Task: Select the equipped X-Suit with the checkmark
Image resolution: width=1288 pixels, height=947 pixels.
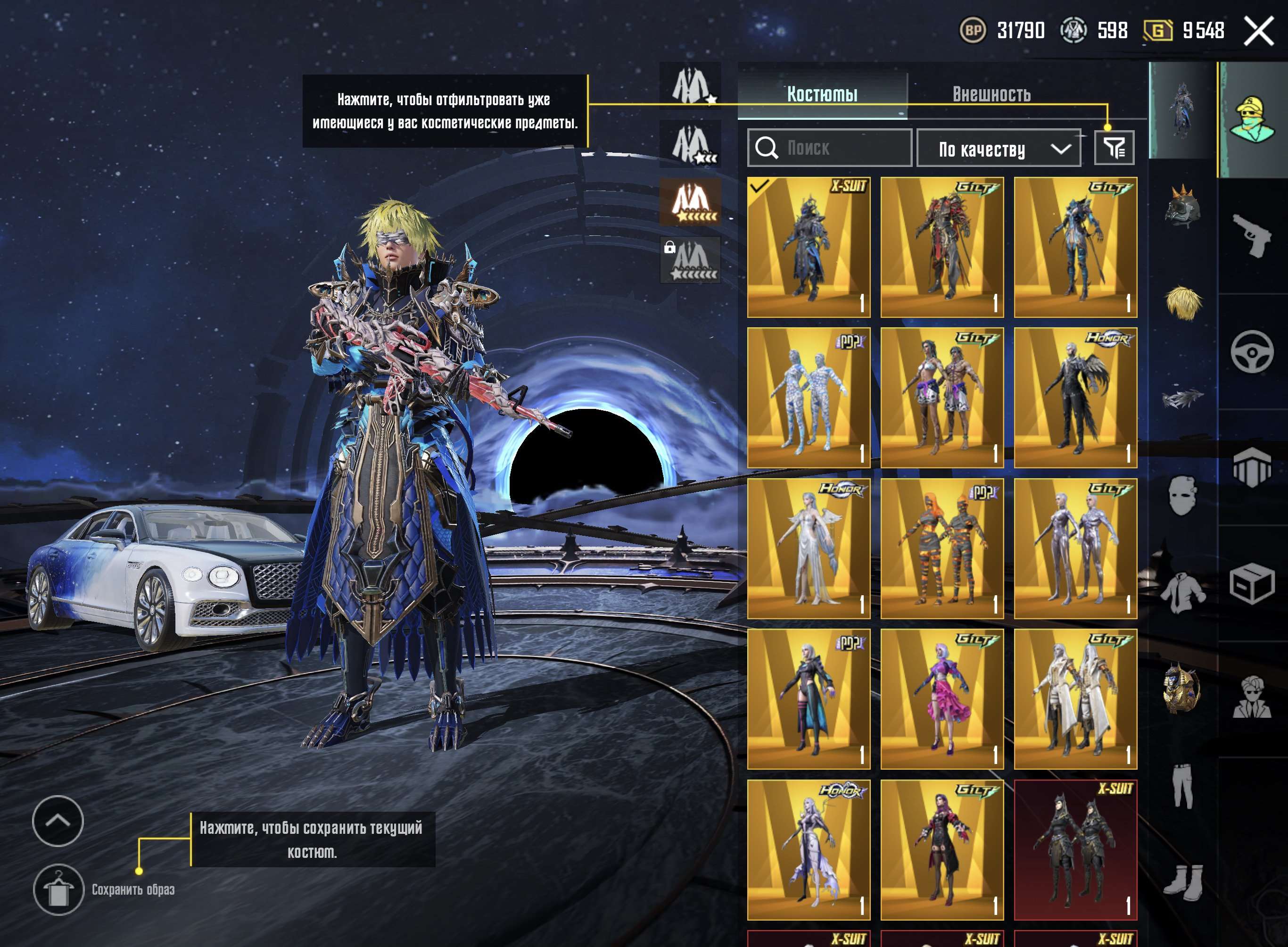Action: pyautogui.click(x=809, y=247)
